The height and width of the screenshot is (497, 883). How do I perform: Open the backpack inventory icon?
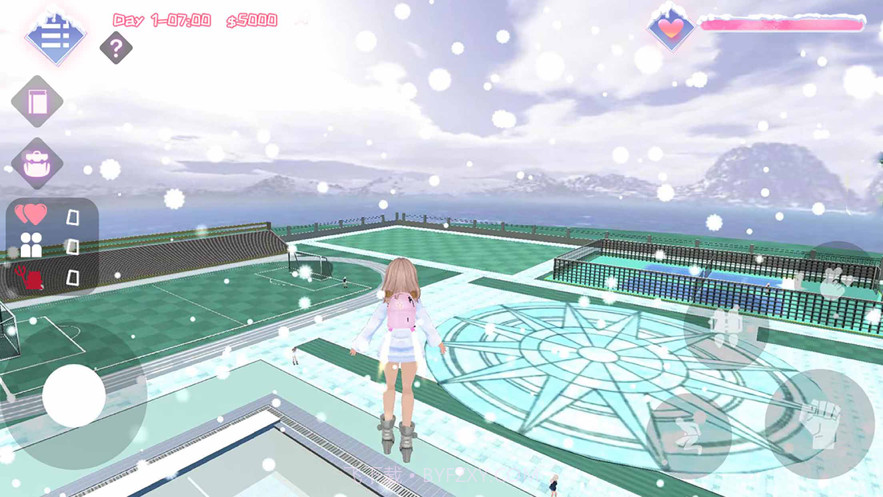tap(38, 163)
